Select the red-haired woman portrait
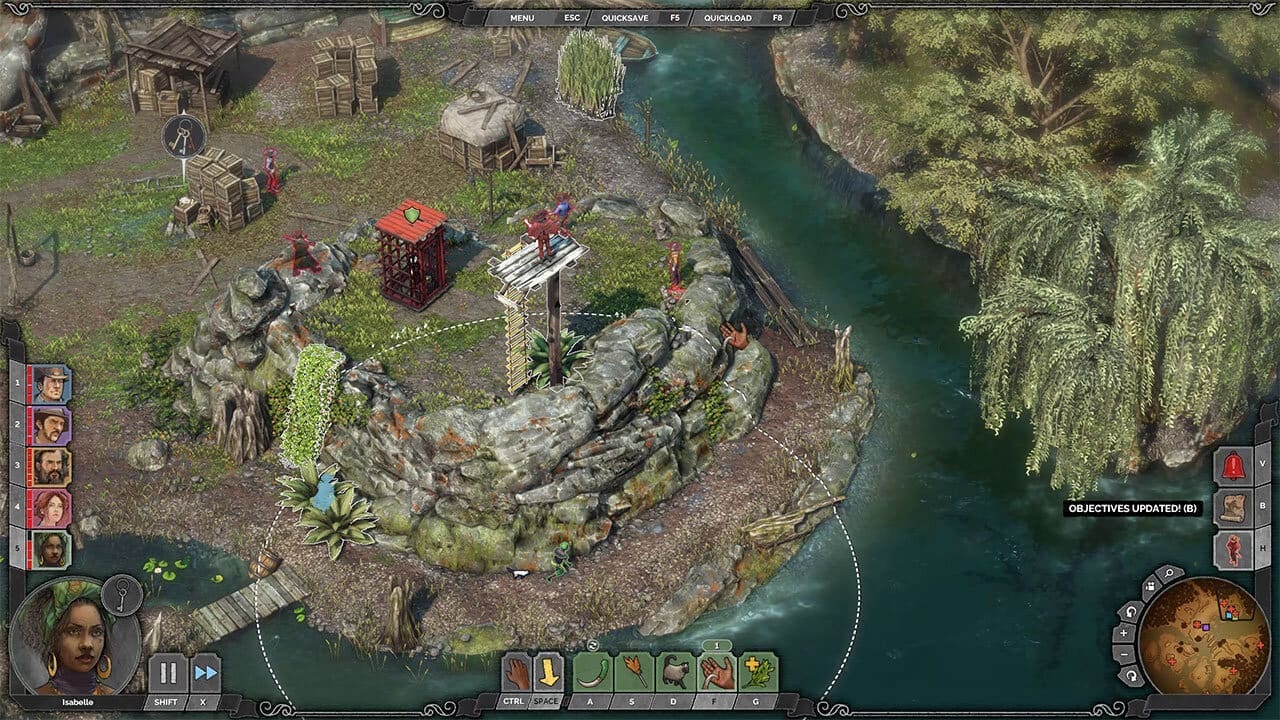This screenshot has height=720, width=1280. click(51, 508)
